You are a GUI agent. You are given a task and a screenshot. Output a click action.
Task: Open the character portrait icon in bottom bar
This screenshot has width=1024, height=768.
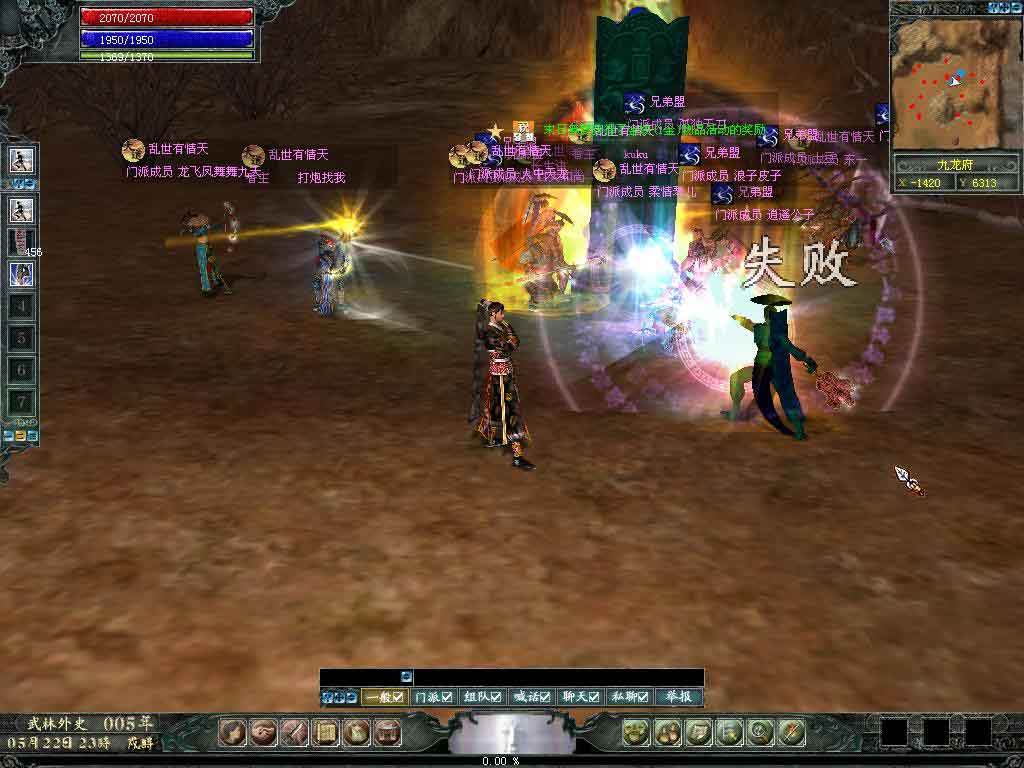(x=233, y=733)
